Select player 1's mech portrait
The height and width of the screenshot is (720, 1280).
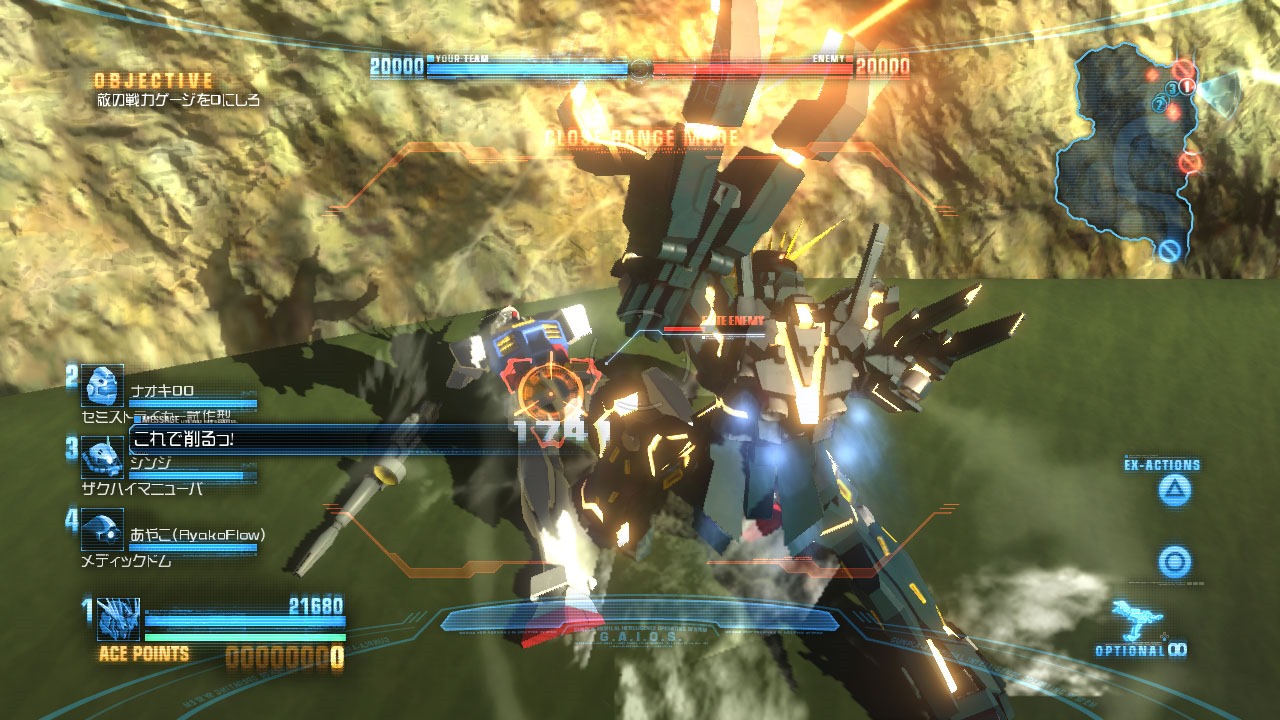118,619
